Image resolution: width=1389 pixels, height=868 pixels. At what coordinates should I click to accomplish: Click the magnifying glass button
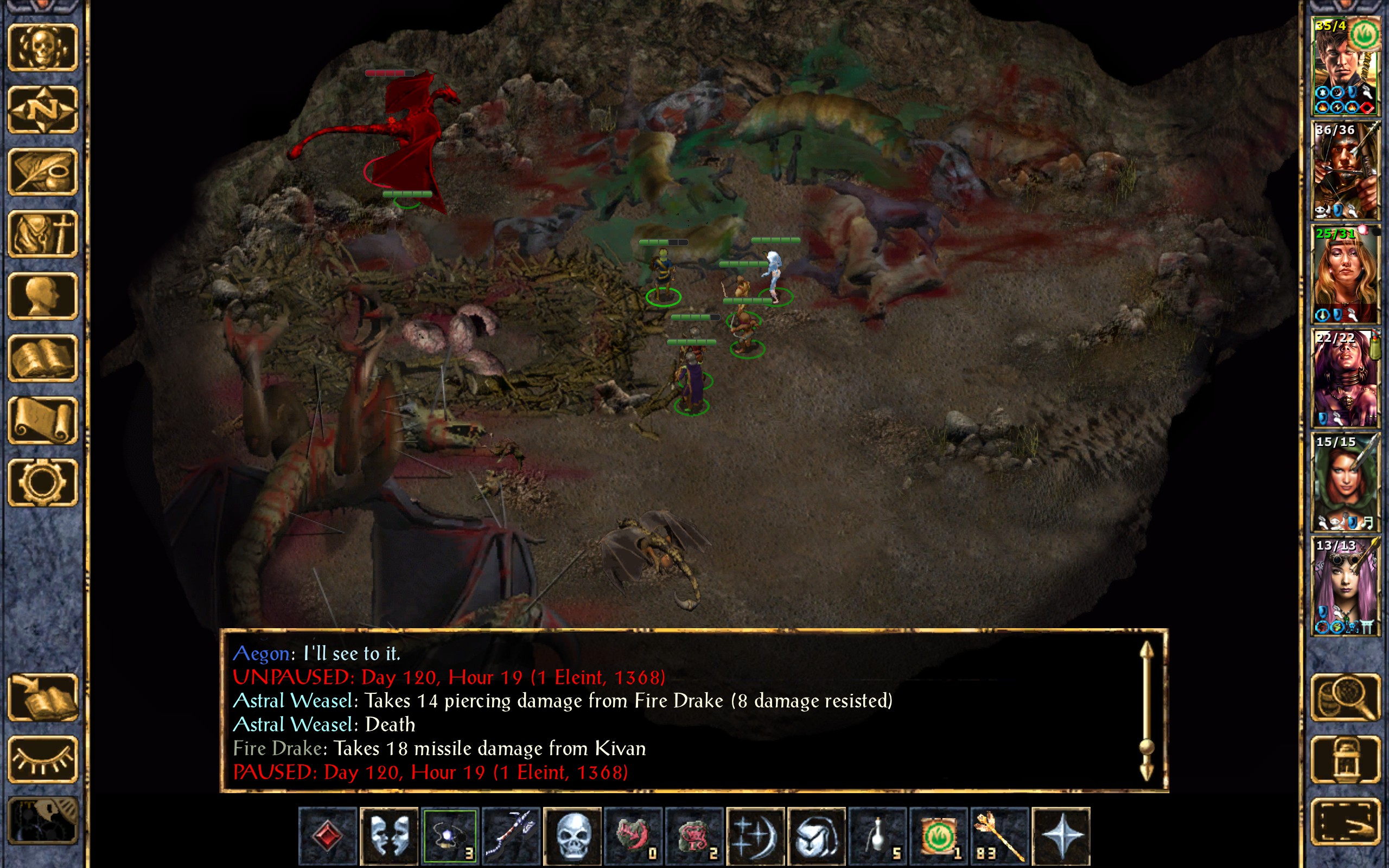tap(1345, 697)
